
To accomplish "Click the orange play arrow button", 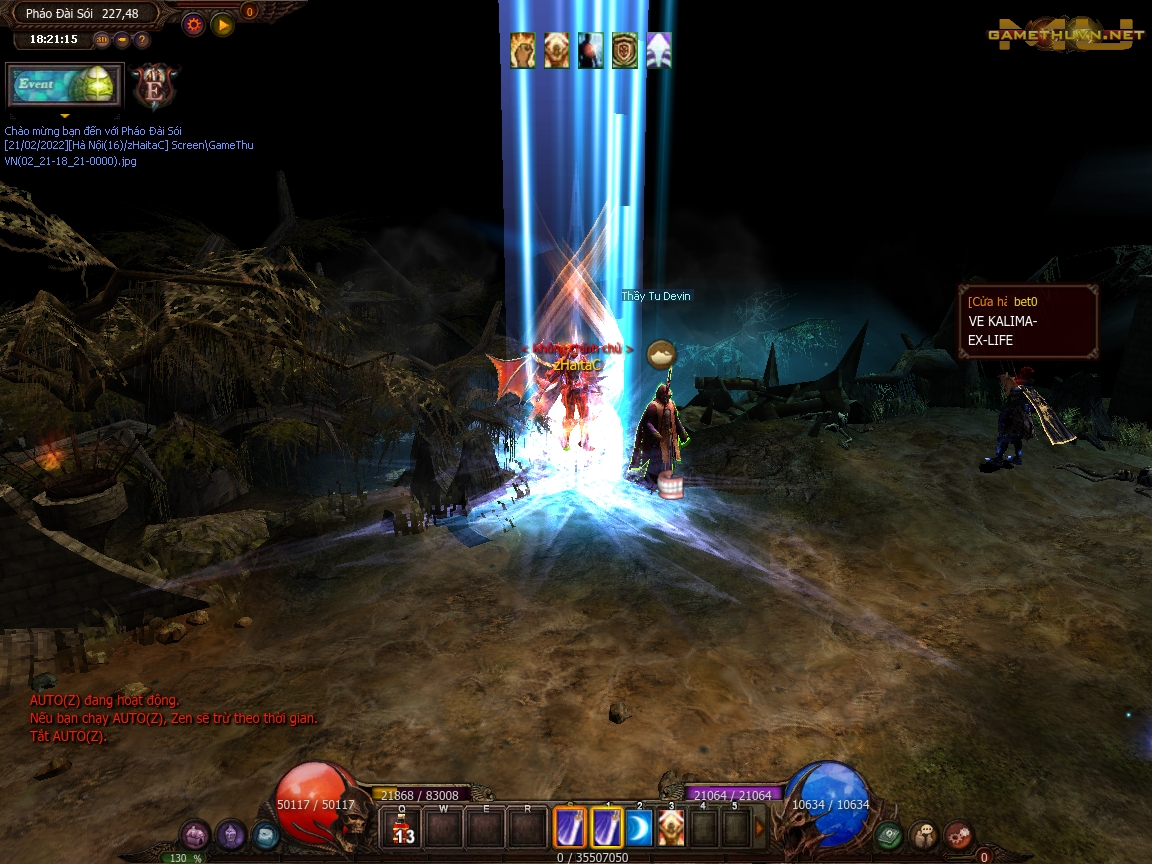I will point(222,24).
